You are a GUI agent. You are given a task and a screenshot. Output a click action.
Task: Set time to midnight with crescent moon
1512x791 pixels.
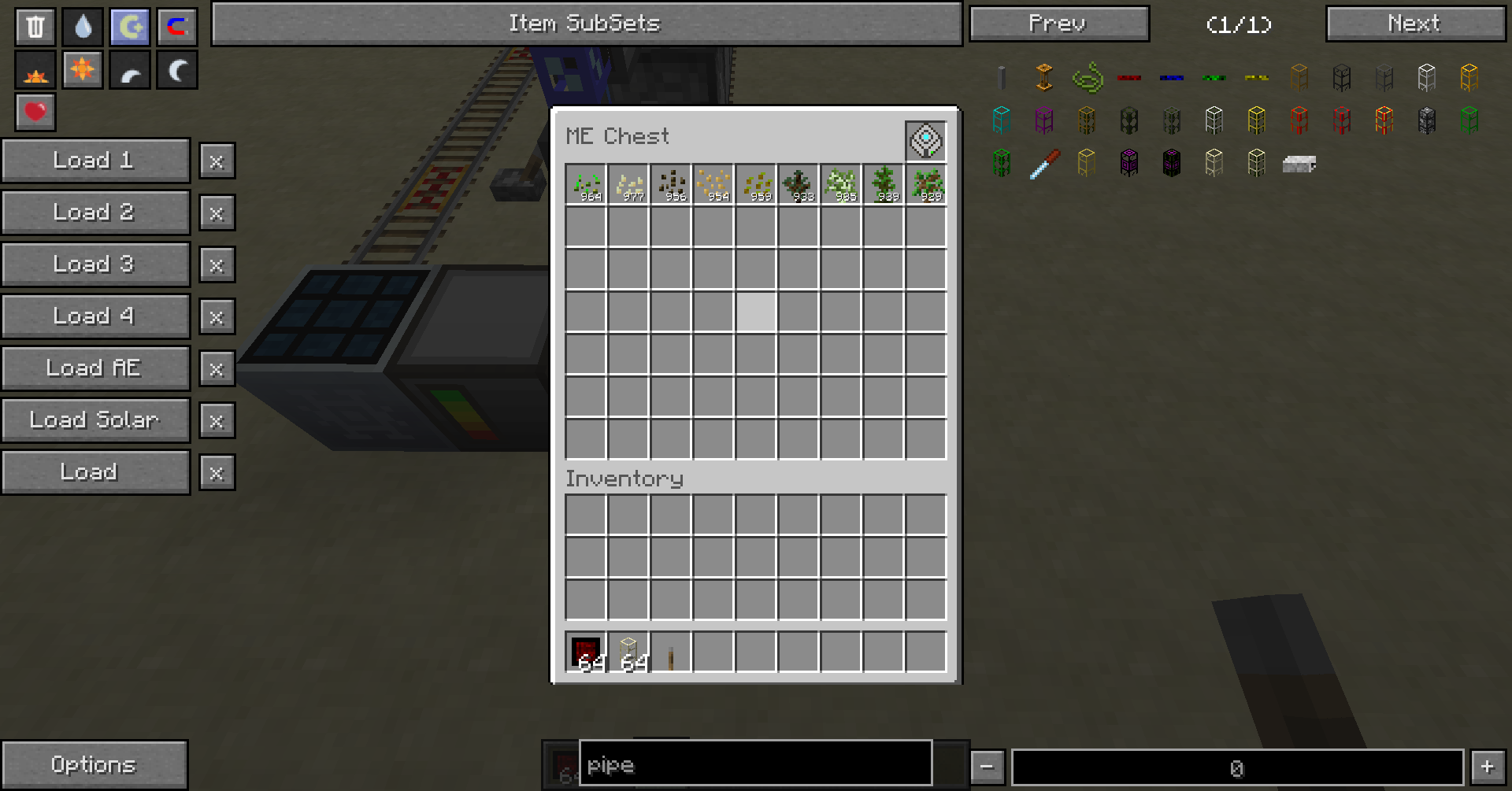coord(177,70)
